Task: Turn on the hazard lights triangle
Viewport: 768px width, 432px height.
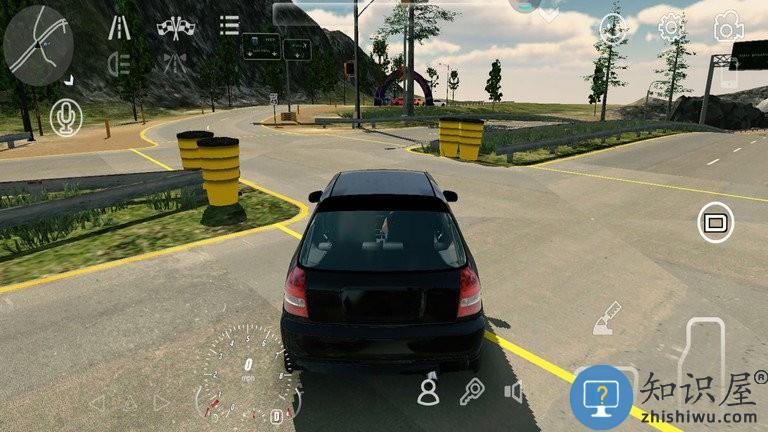Action: pos(130,403)
